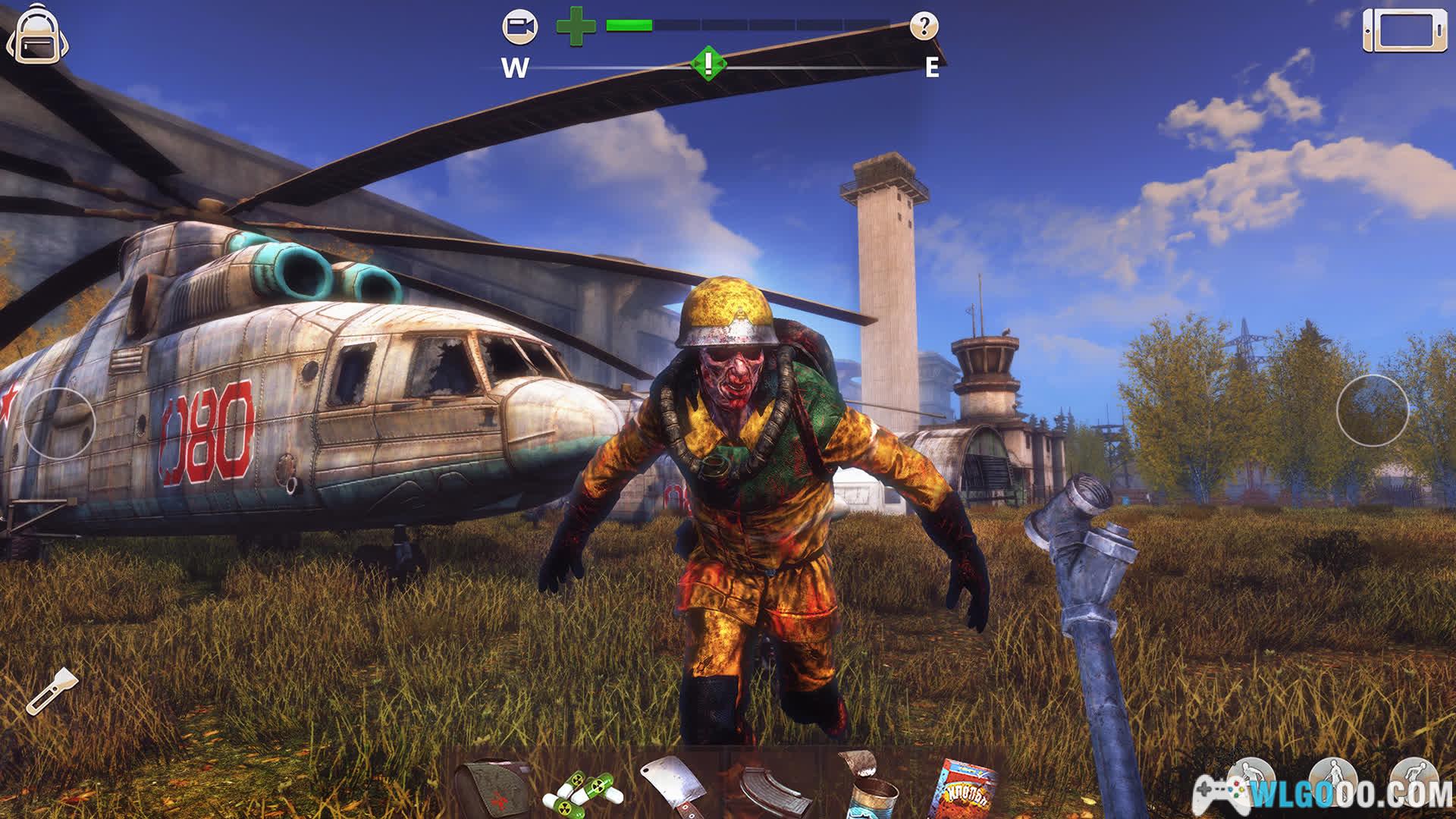Turn on the flashlight
Screen dimensions: 1456x819
[x=52, y=691]
